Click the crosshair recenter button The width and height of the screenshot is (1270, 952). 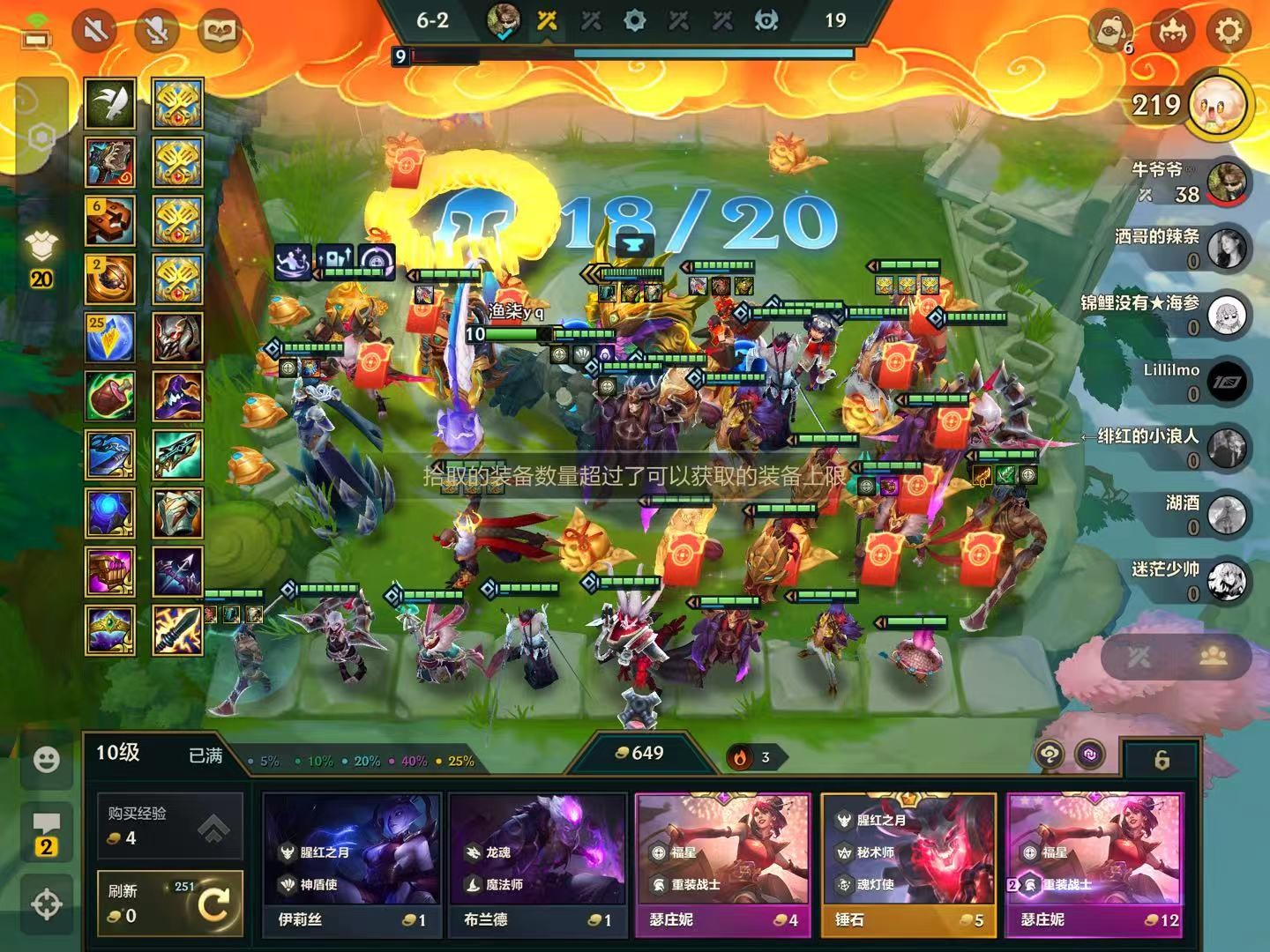46,904
